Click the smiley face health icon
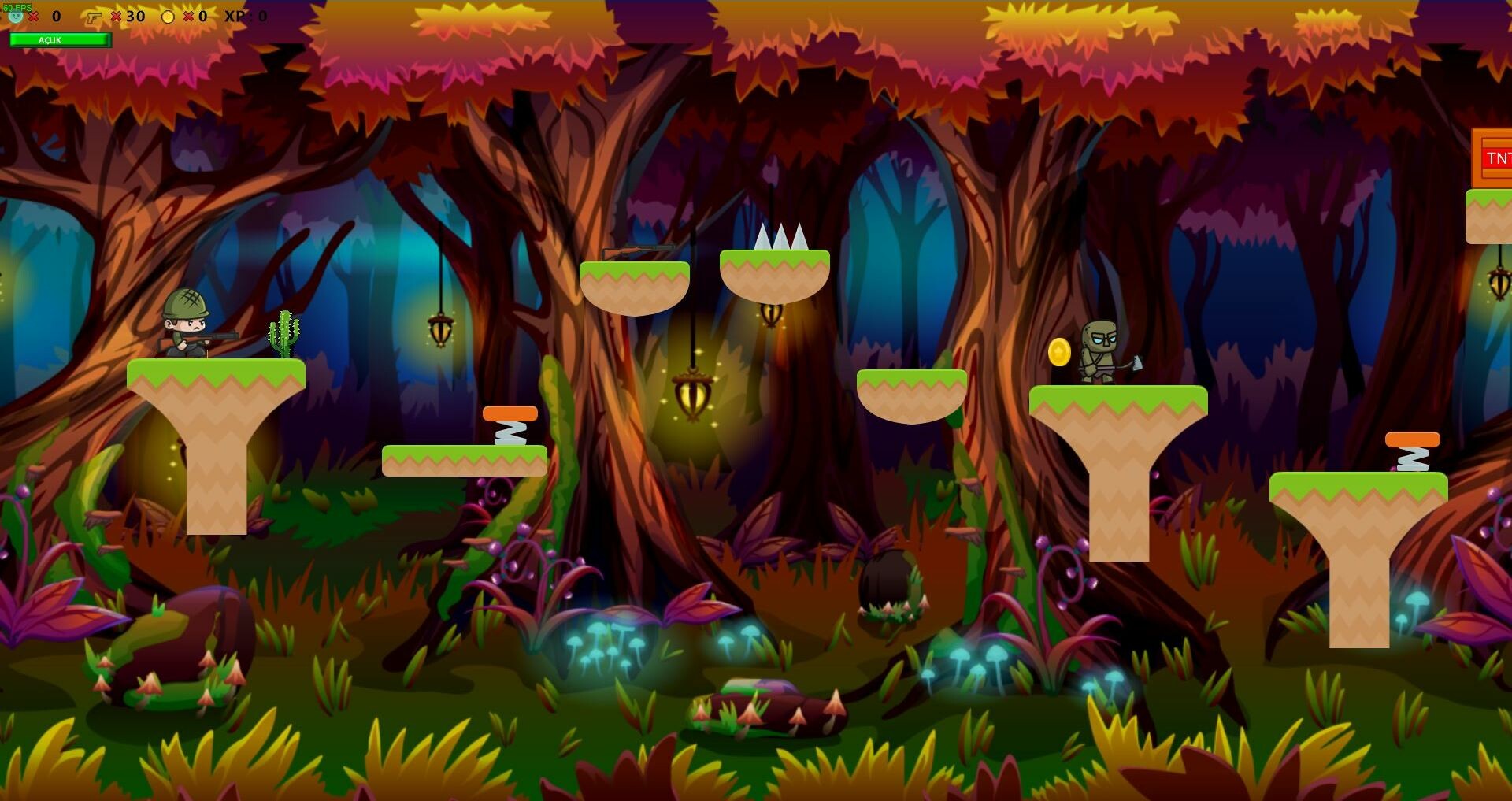1512x801 pixels. (16, 17)
